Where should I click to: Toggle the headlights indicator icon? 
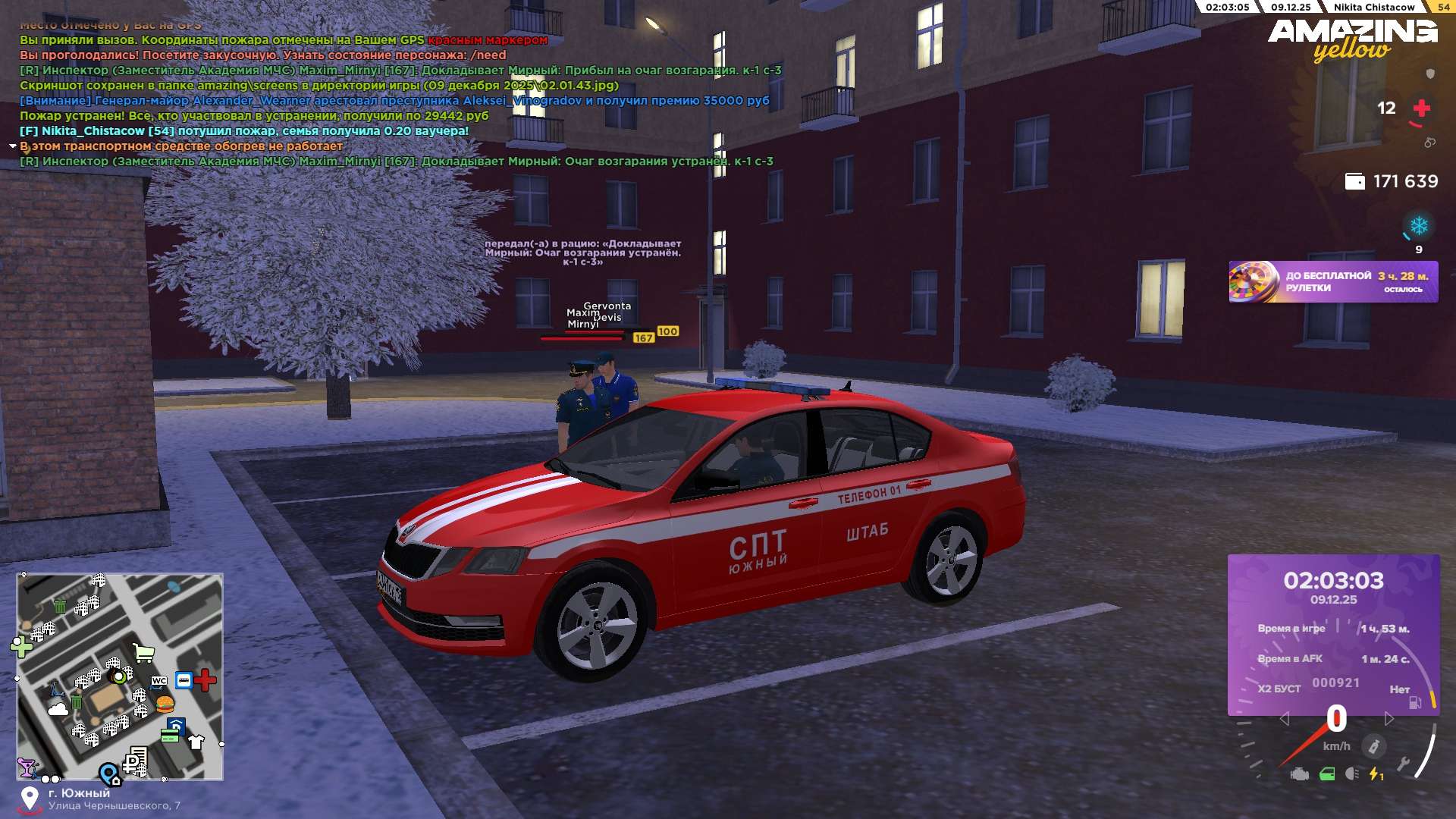click(x=1351, y=774)
